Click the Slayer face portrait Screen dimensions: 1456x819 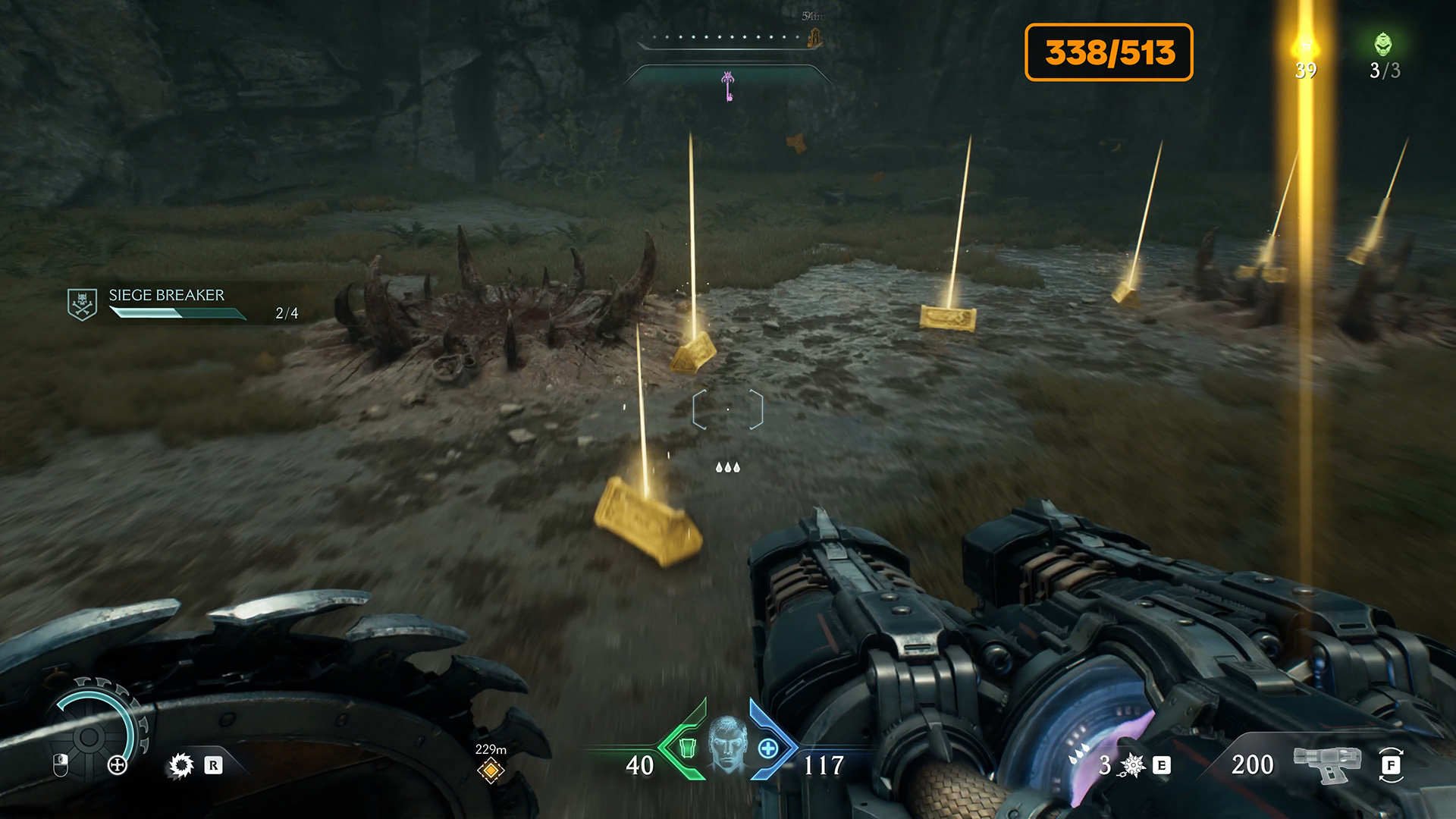coord(727,745)
